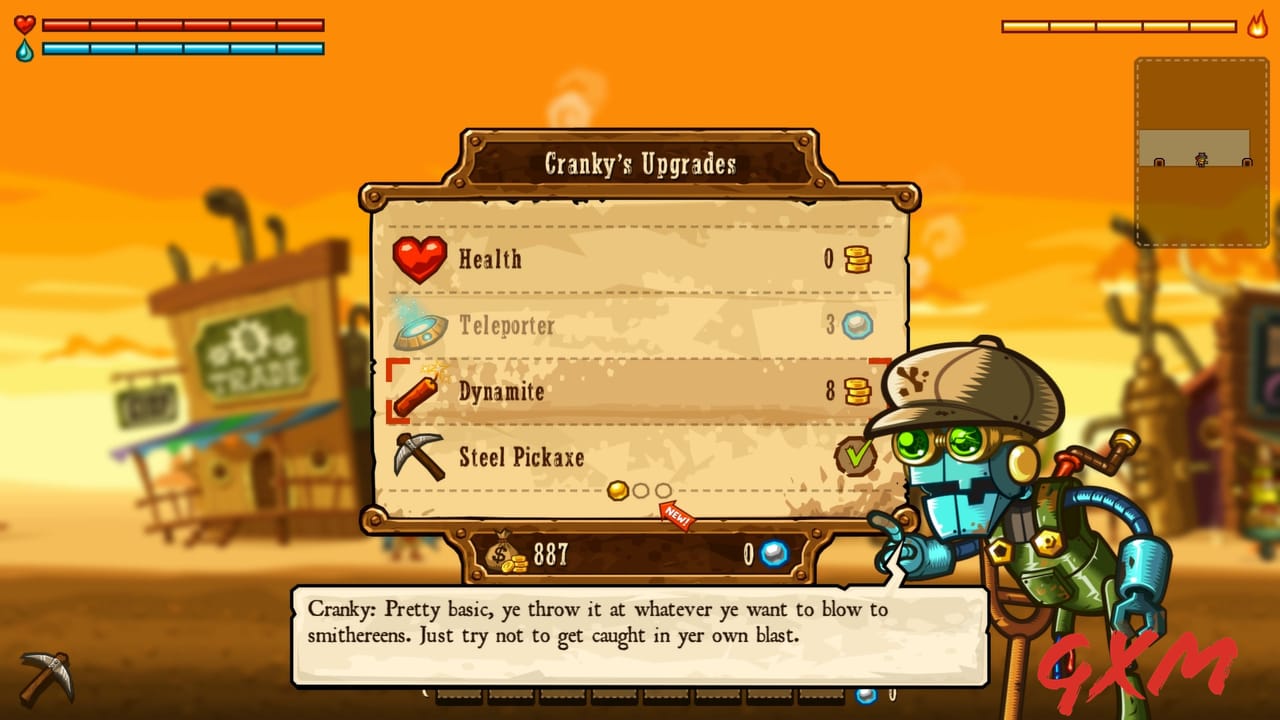
Task: Buy the Teleporter for 3 orbs
Action: coord(640,326)
